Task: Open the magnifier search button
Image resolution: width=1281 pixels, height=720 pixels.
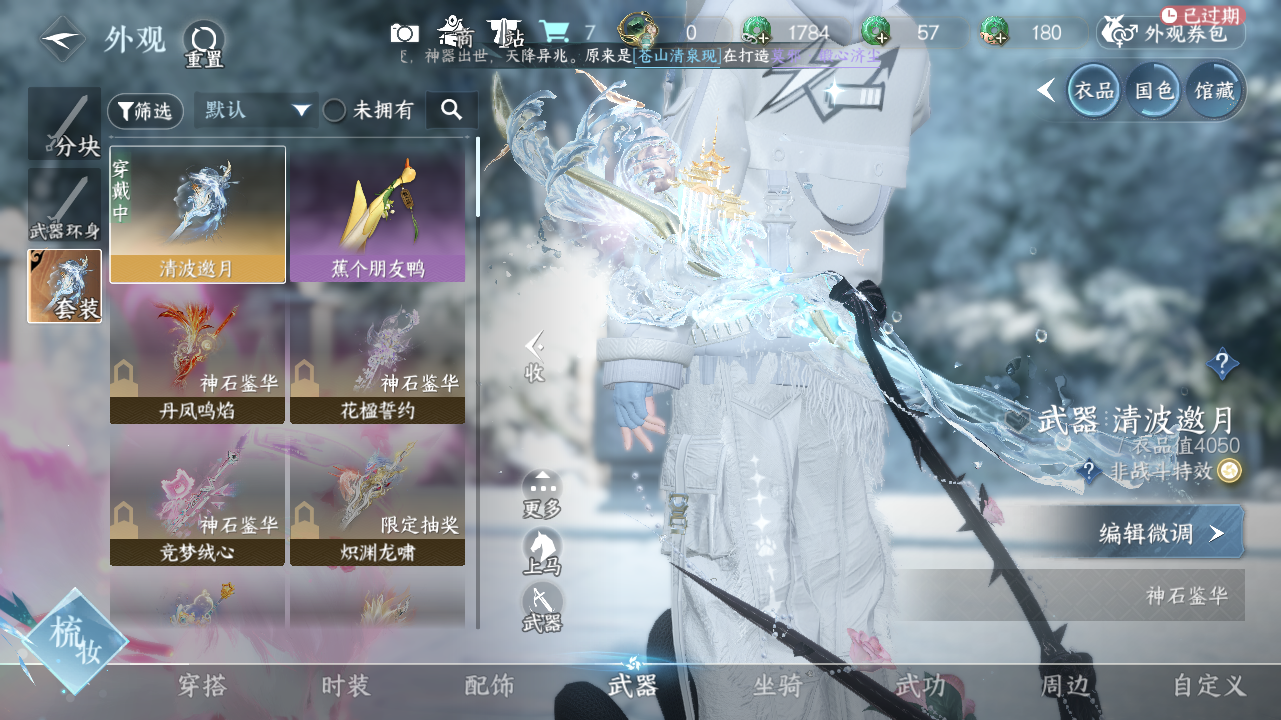Action: coord(451,110)
